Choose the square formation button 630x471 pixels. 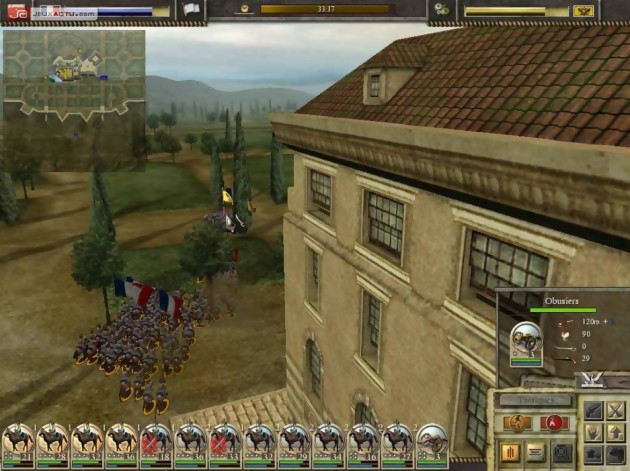pos(563,452)
